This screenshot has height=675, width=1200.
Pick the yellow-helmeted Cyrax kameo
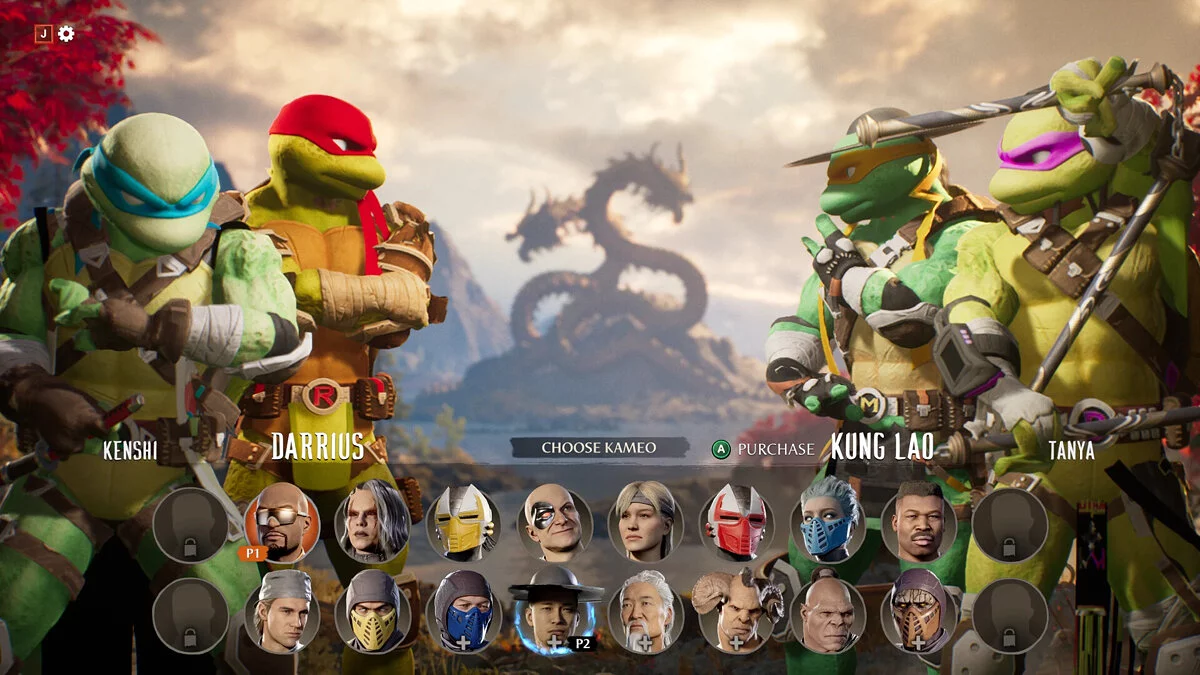click(x=464, y=522)
